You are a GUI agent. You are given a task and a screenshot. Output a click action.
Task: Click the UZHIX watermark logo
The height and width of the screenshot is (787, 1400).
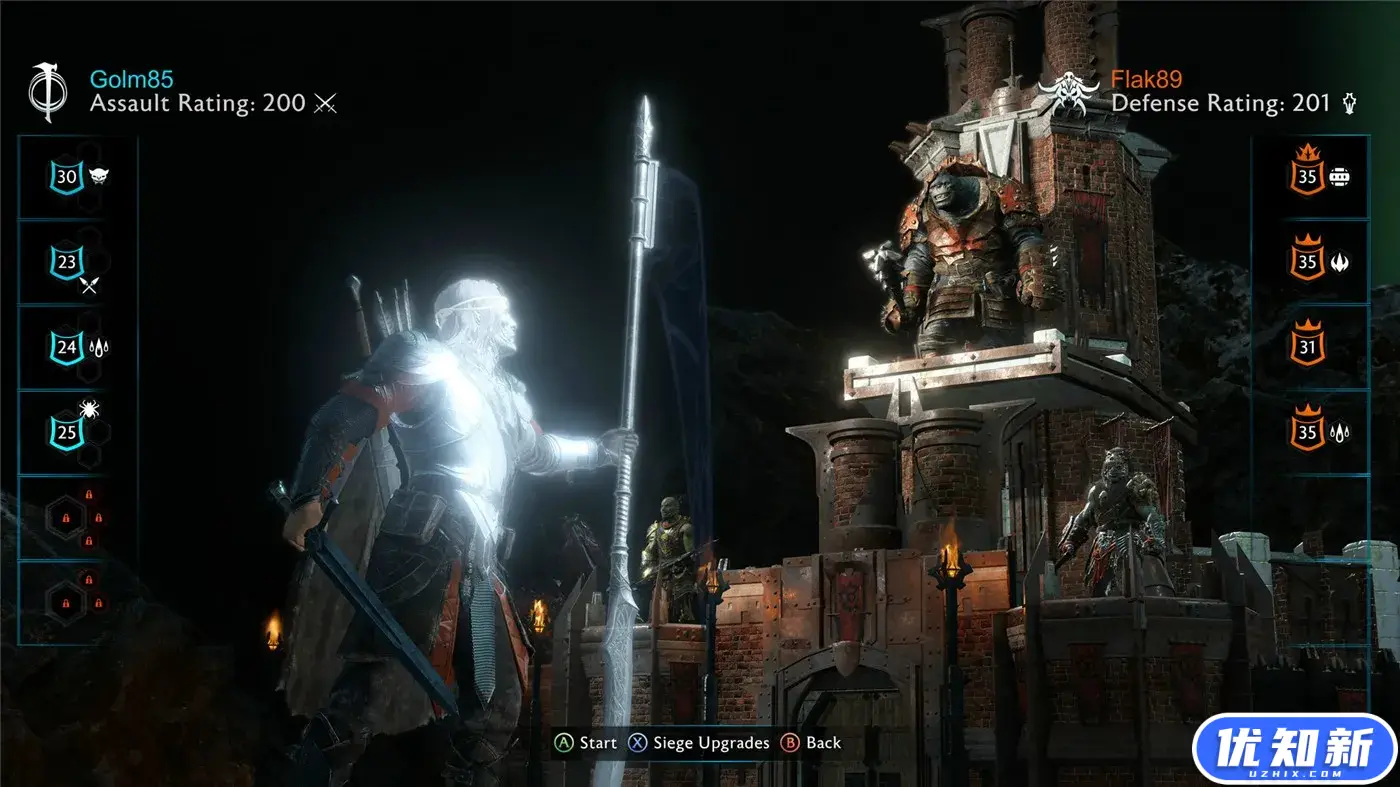tap(1295, 750)
